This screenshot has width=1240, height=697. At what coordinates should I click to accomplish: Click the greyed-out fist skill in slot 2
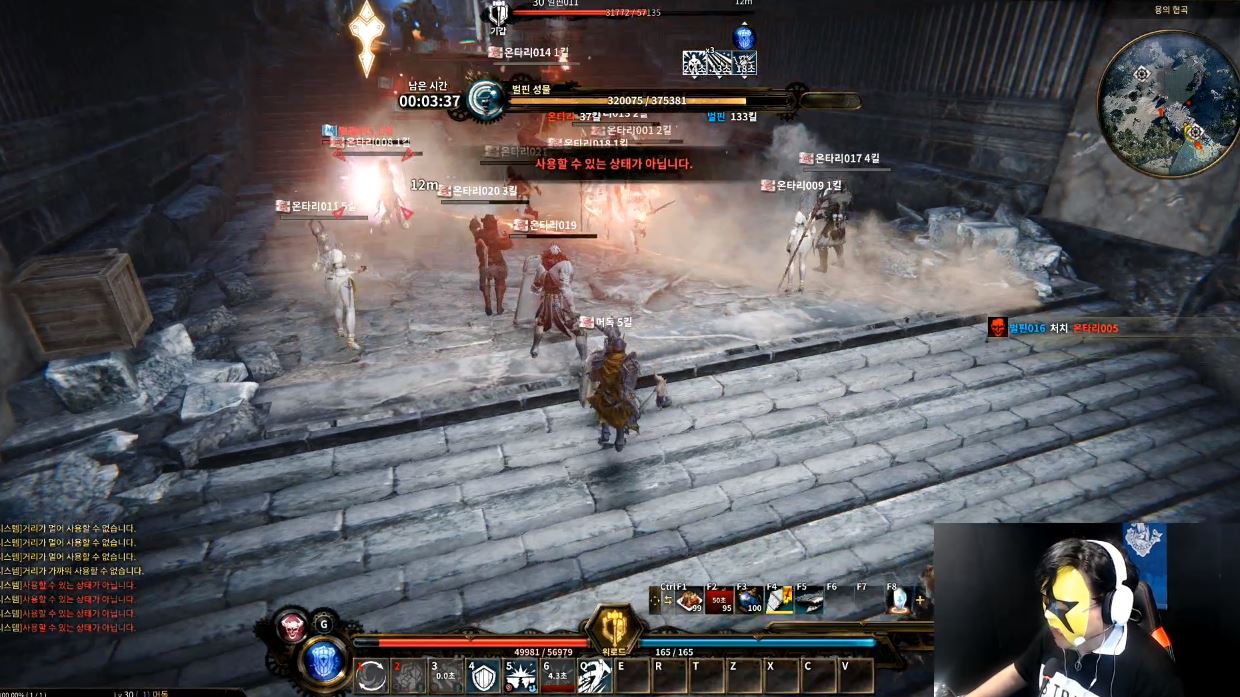409,677
